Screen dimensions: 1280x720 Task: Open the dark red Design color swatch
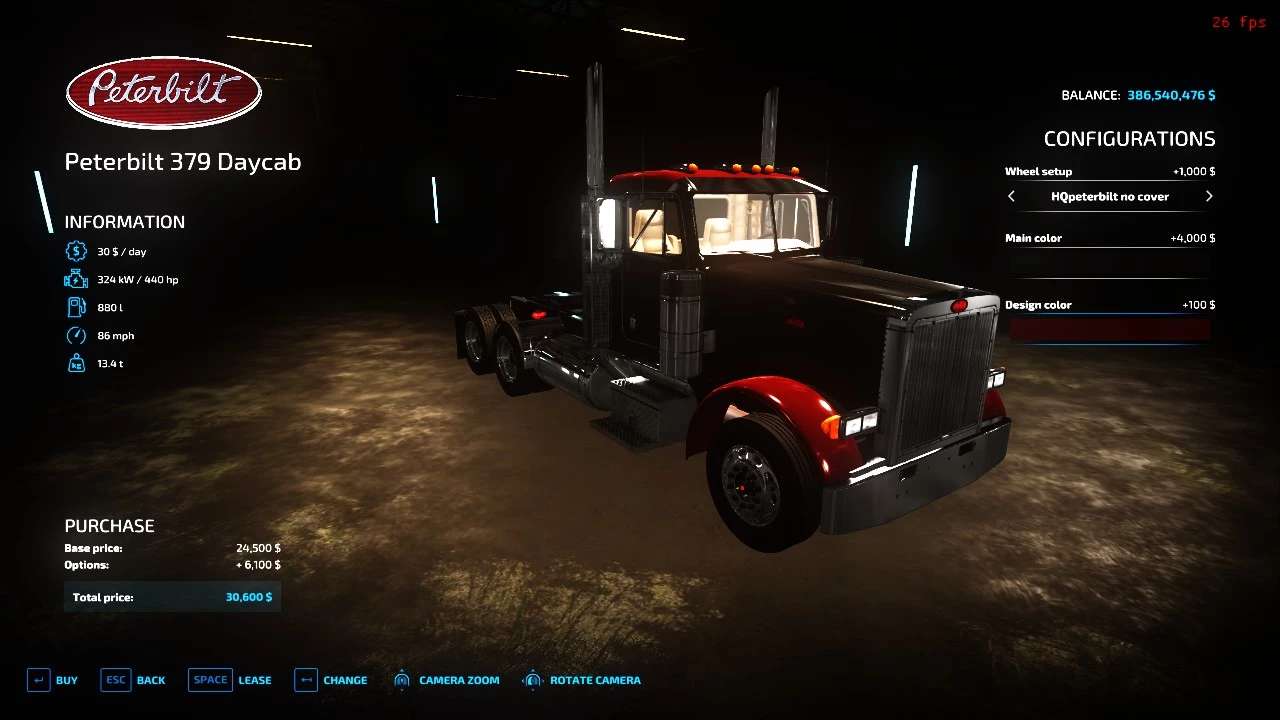coord(1109,329)
